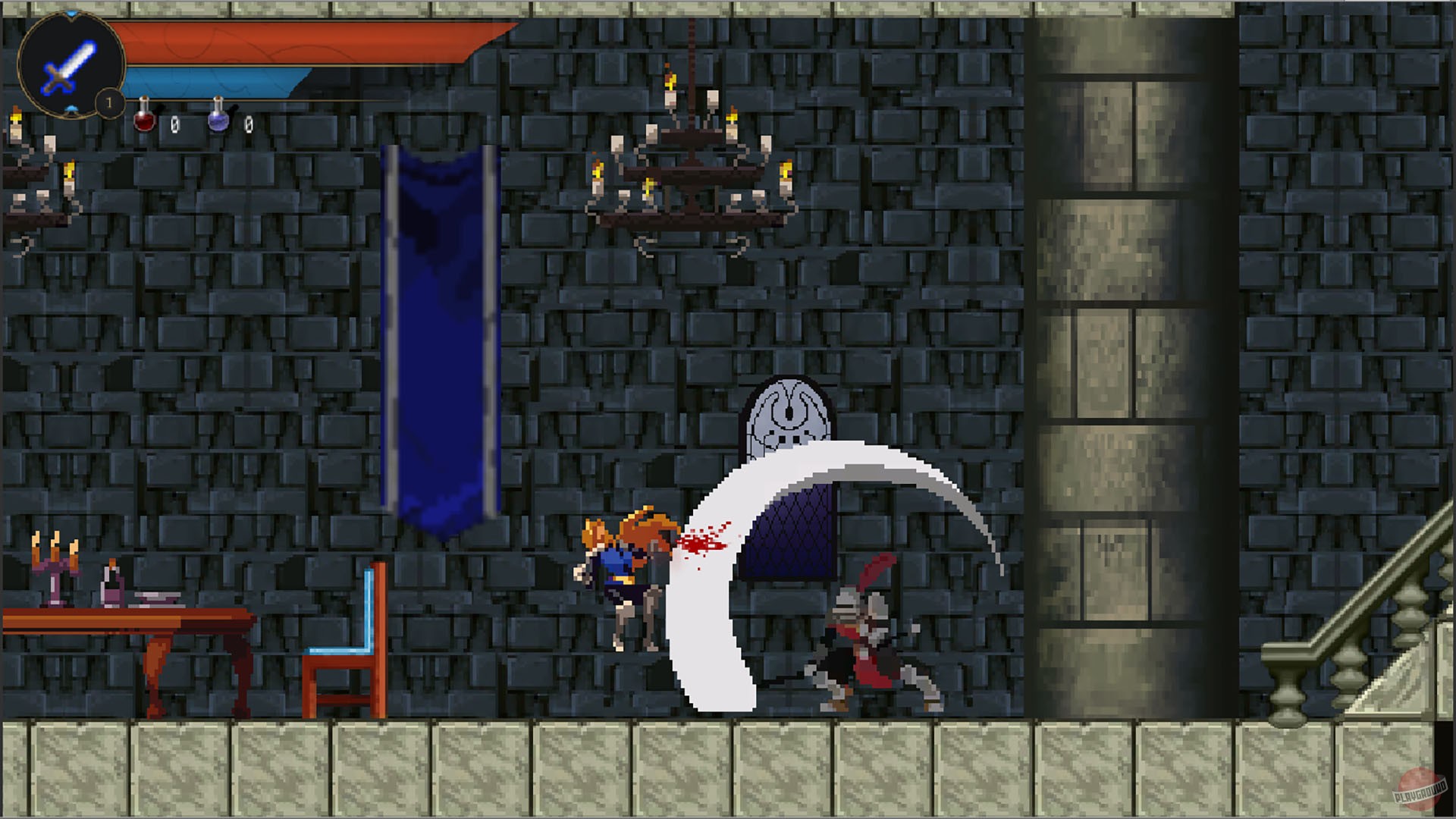Click the hanging blue banner
The image size is (1456, 819).
click(438, 334)
